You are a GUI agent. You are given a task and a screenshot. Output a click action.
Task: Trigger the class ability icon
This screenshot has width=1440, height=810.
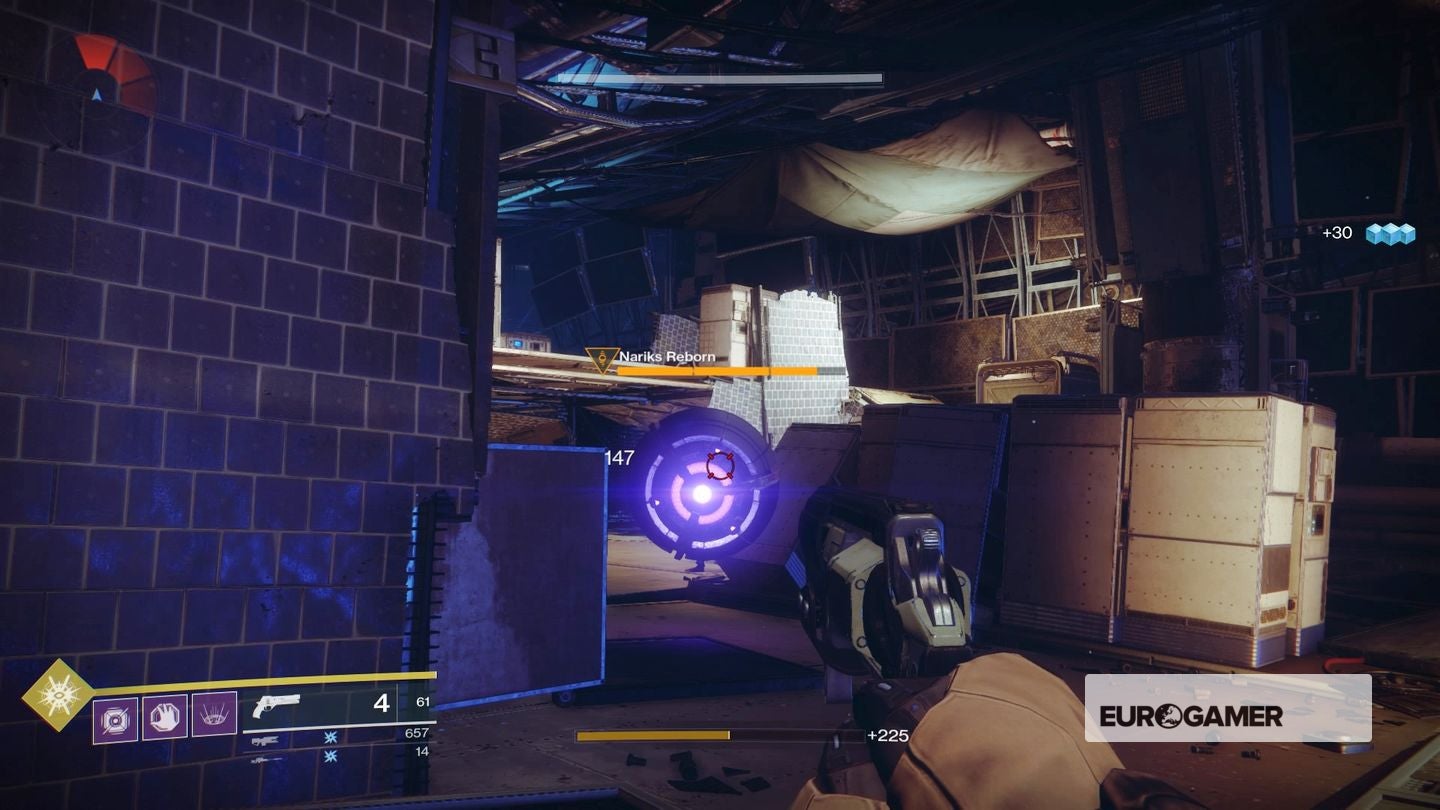click(214, 713)
